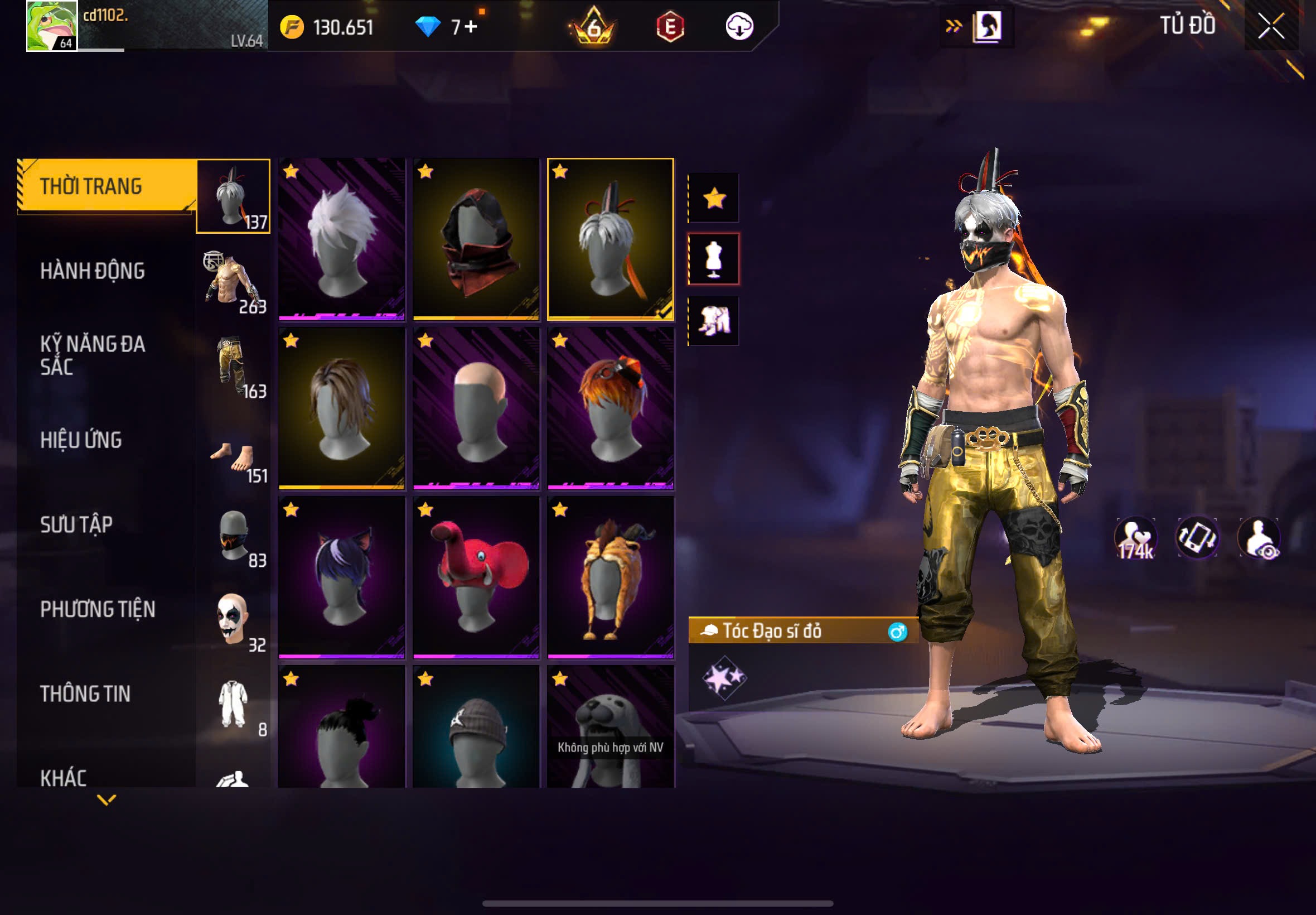Open the Phương Tiện category
1316x915 pixels.
click(x=98, y=609)
